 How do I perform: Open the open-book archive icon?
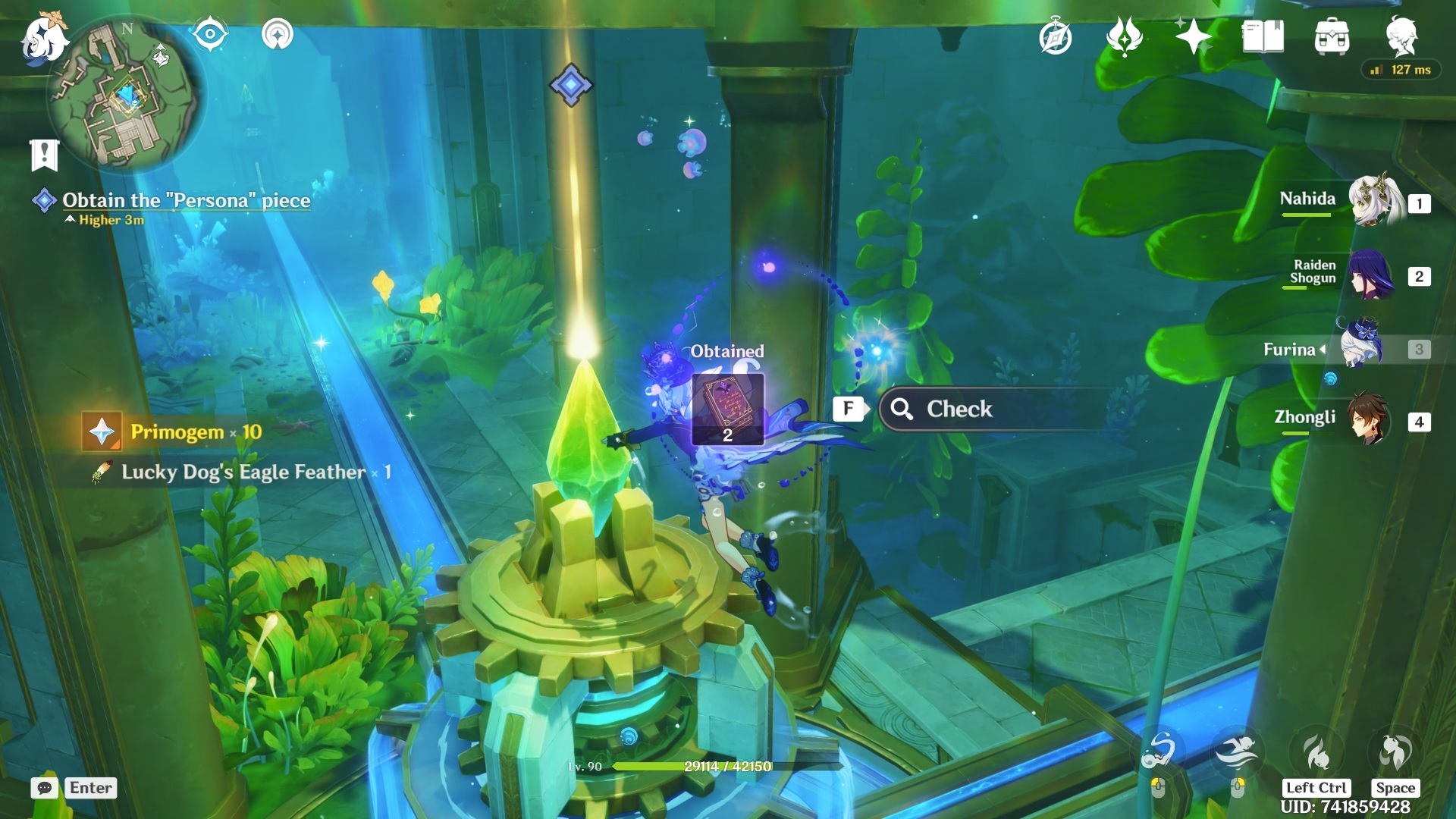click(x=1263, y=36)
